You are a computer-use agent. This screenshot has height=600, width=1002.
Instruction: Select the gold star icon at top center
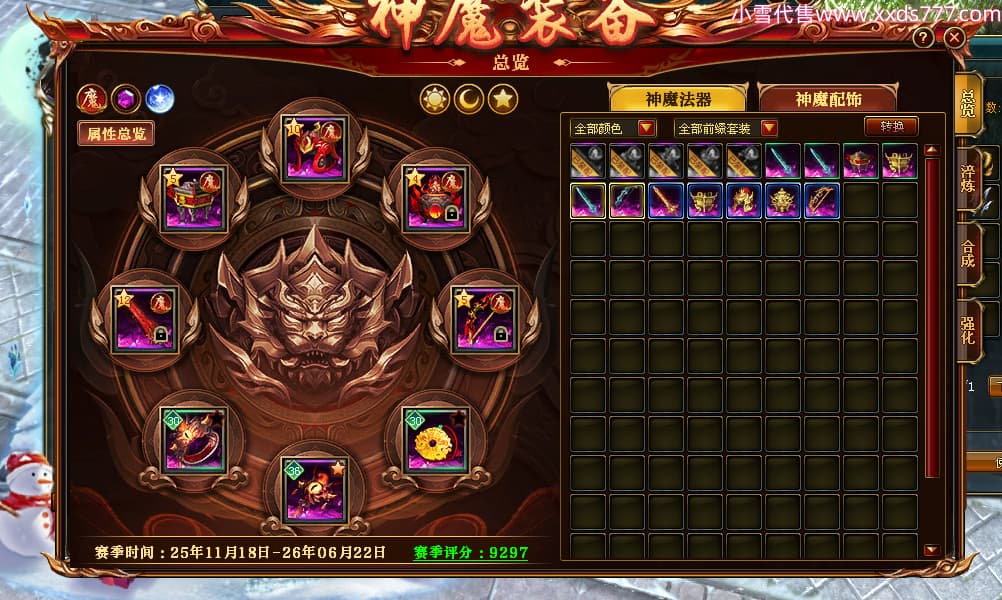[502, 99]
